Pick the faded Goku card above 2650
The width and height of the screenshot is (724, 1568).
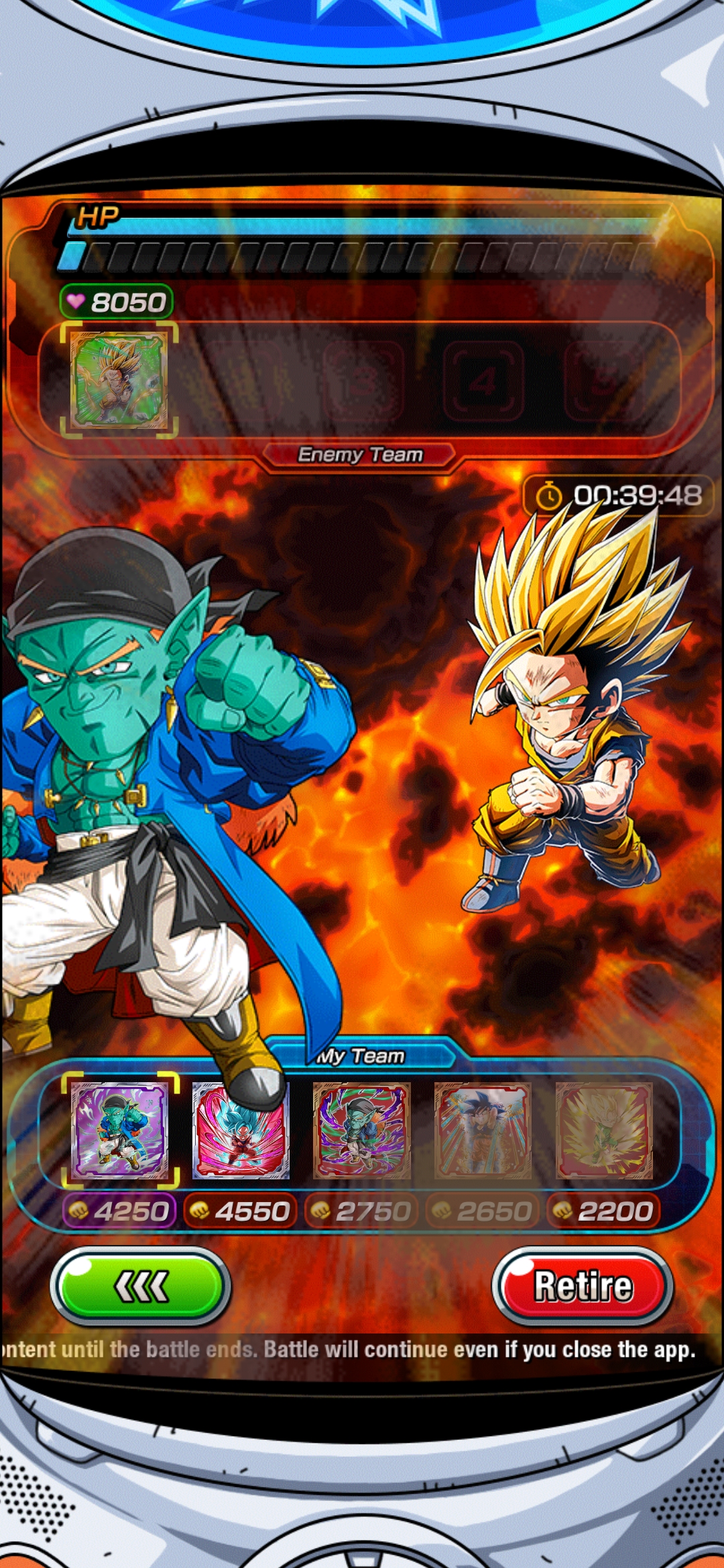point(483,1130)
